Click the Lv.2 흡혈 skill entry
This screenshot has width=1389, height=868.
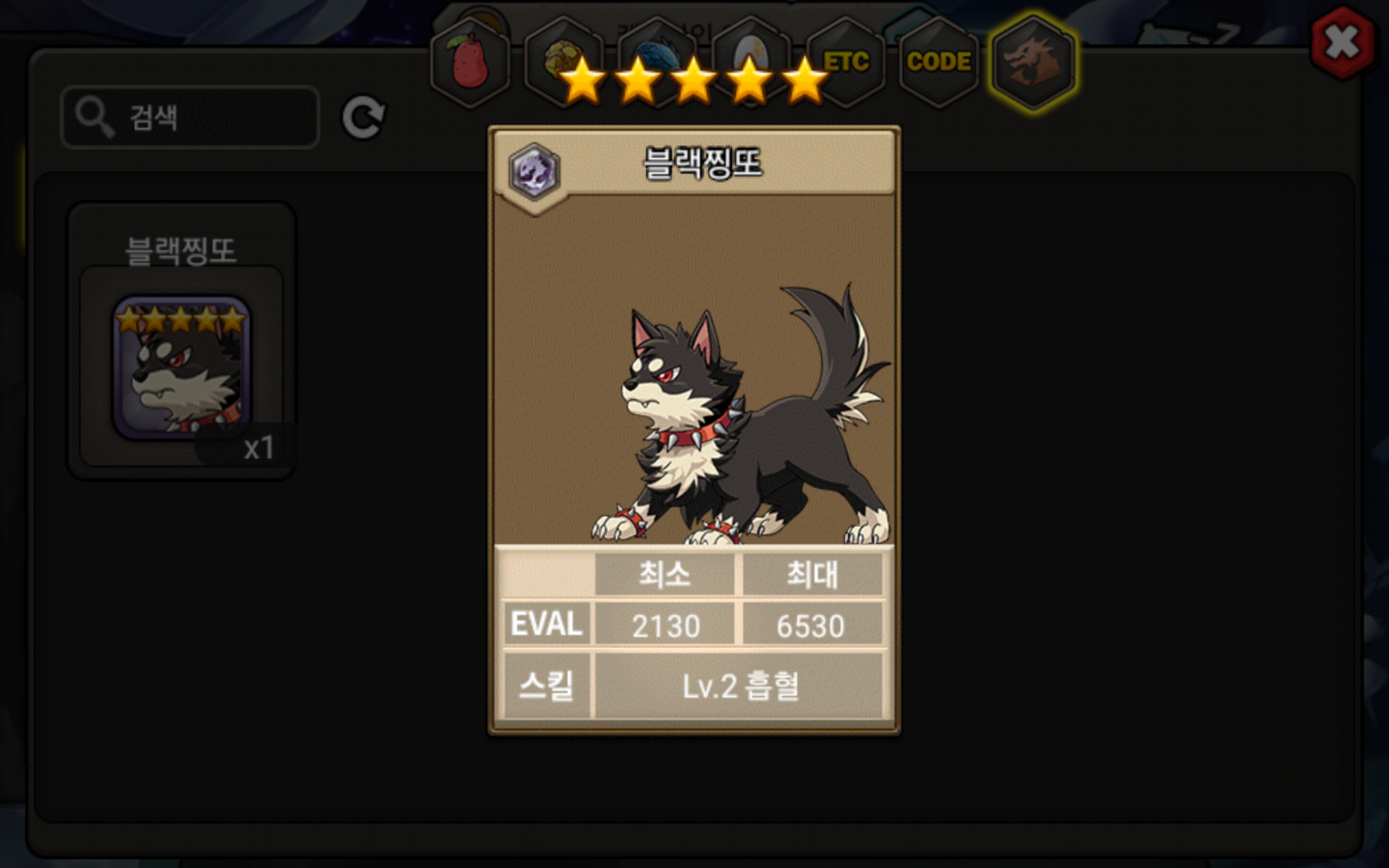(x=739, y=686)
